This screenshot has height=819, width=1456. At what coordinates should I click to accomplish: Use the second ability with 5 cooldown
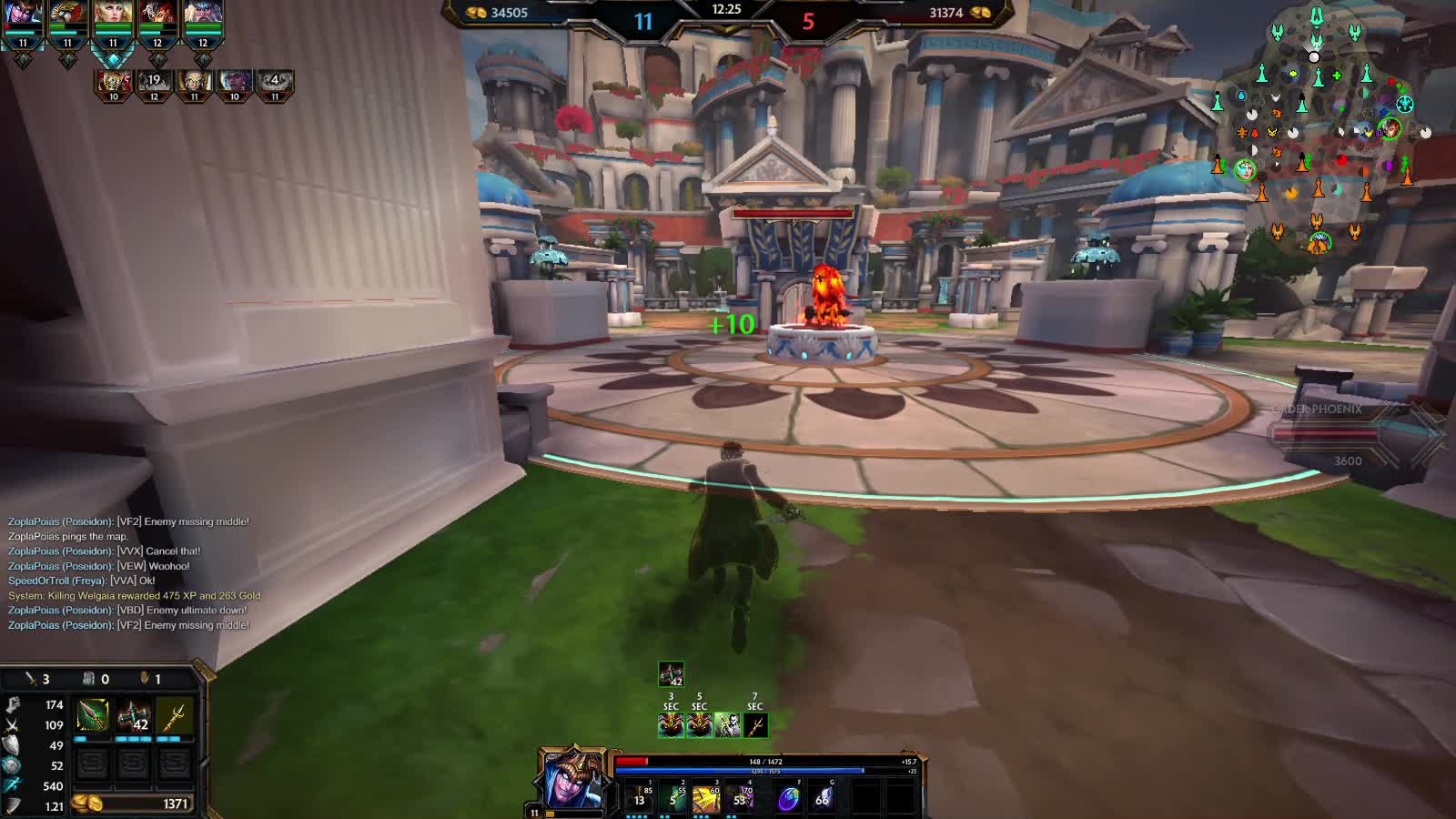click(x=673, y=797)
